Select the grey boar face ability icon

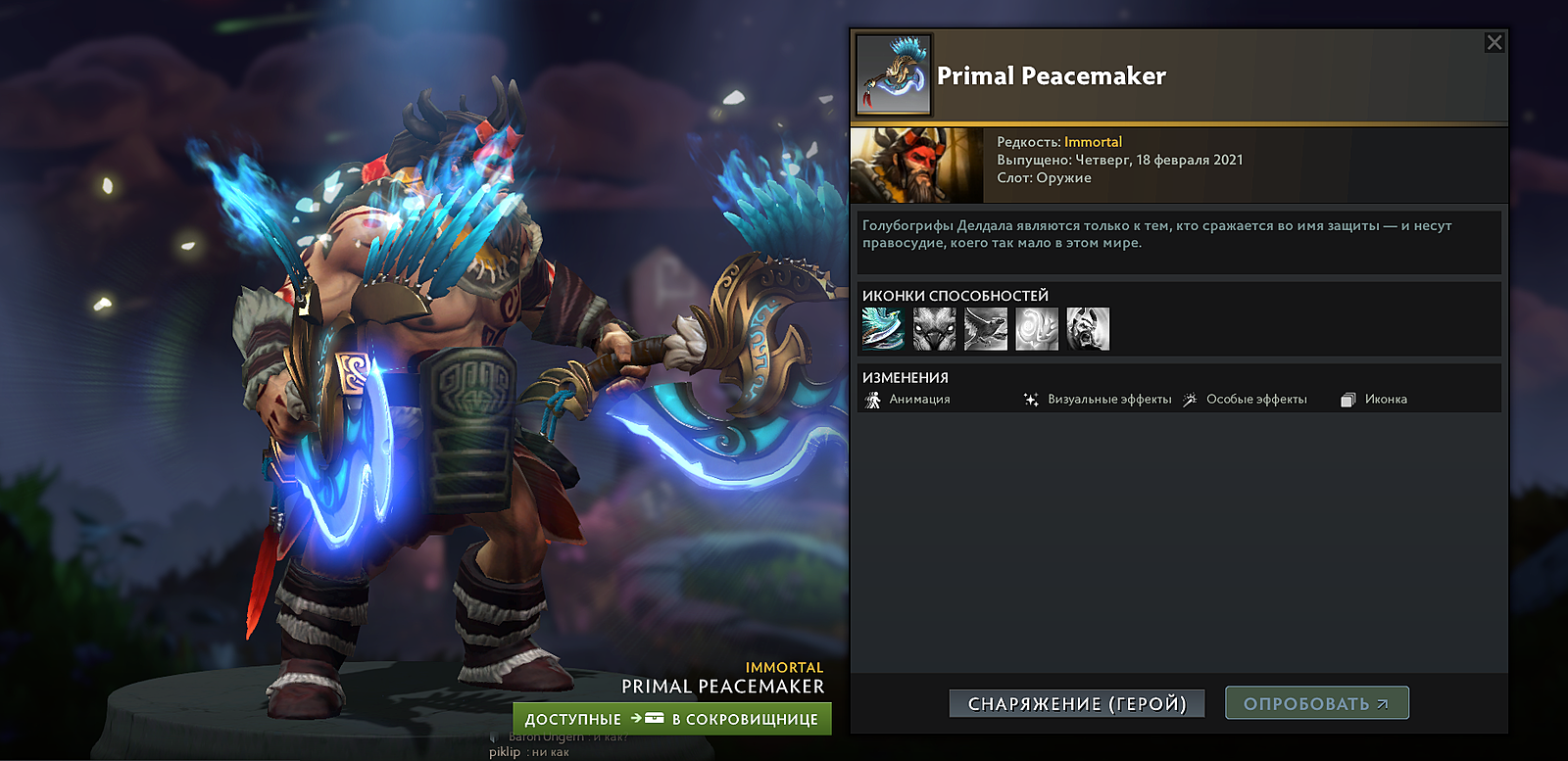tap(934, 329)
